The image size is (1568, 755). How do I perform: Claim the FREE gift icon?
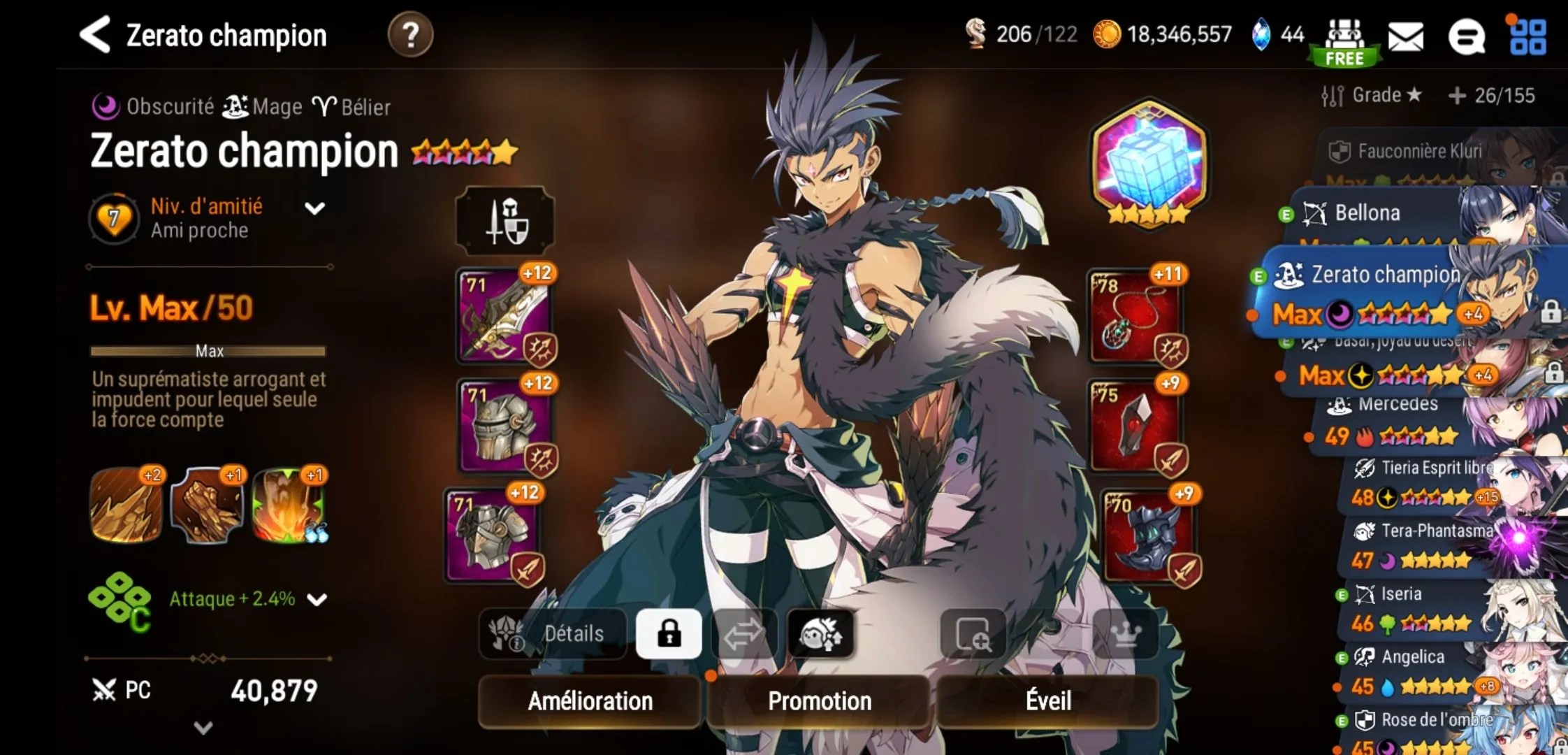(x=1344, y=42)
